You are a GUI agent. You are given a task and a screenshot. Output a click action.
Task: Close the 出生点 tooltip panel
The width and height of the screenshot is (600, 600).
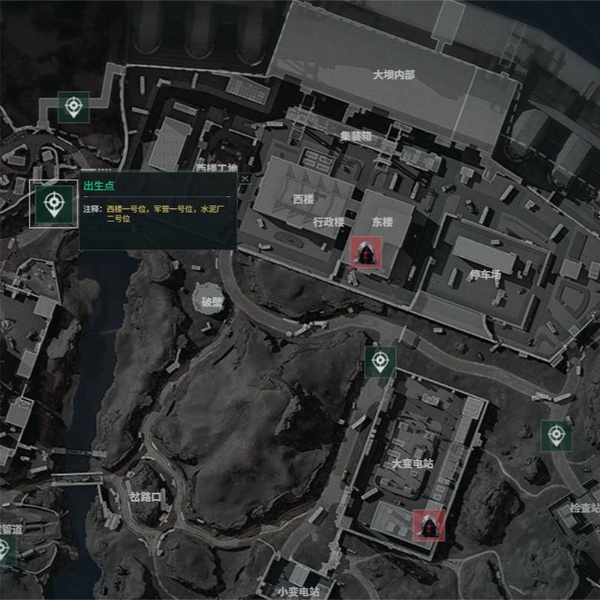[245, 179]
